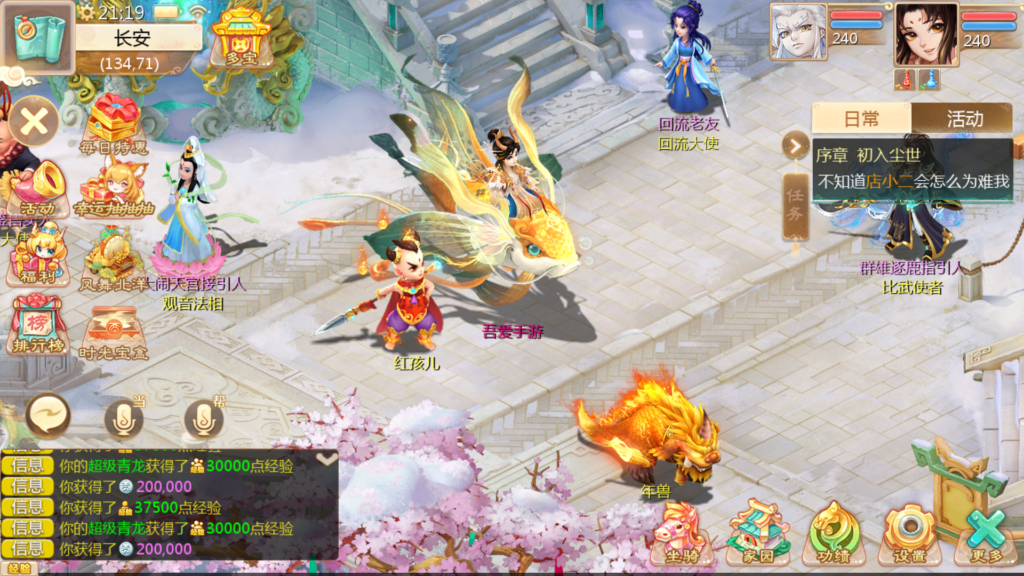
Task: Open 每日特惠 daily deals
Action: pyautogui.click(x=112, y=123)
